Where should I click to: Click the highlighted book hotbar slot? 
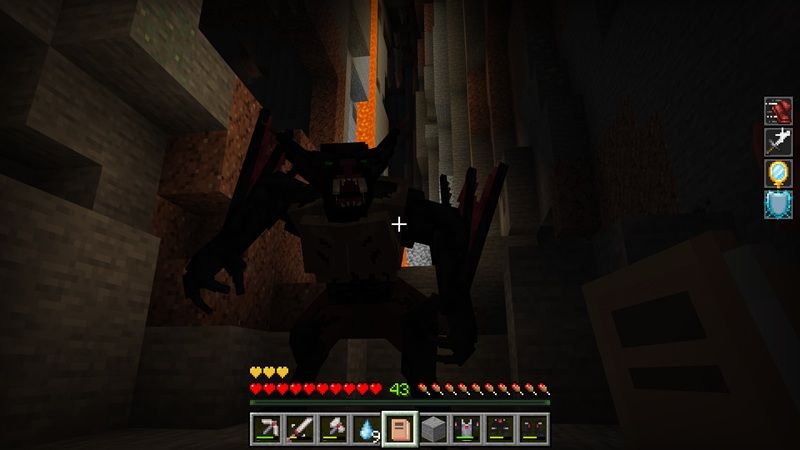click(x=400, y=430)
